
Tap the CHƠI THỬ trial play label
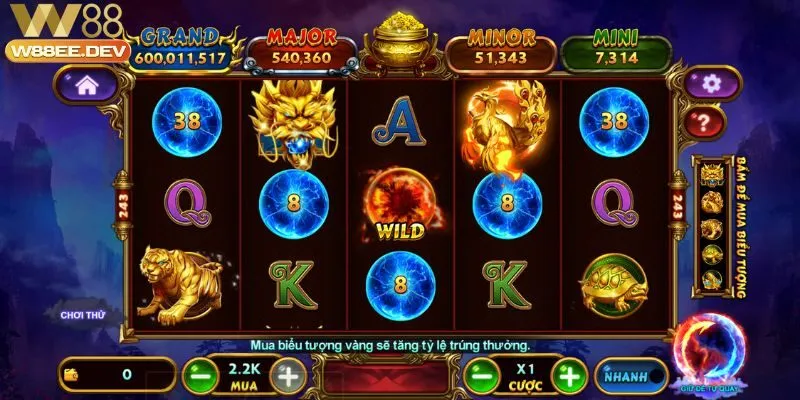tap(83, 315)
